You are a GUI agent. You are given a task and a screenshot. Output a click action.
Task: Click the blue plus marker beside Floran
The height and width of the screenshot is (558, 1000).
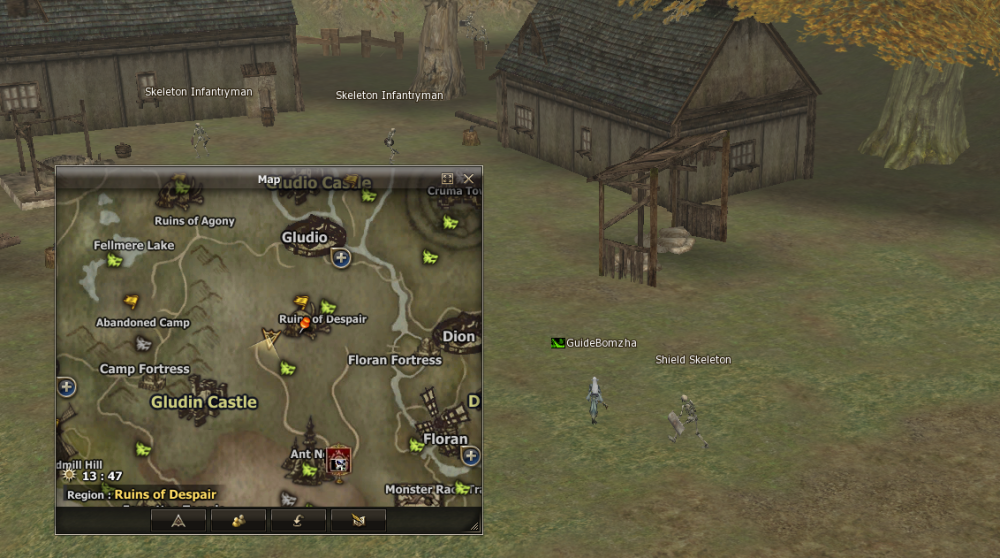point(471,456)
